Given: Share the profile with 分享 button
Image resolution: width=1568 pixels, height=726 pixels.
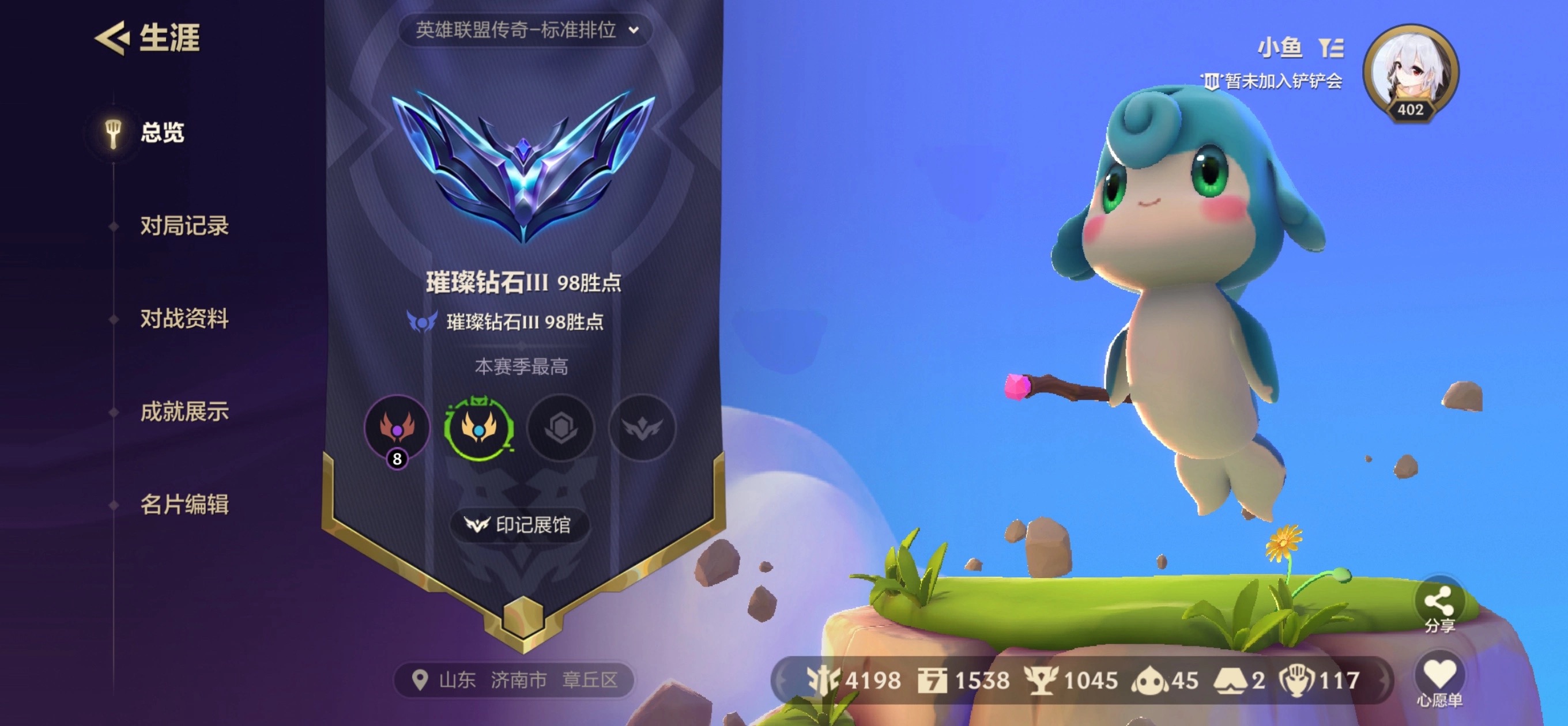Looking at the screenshot, I should pos(1439,608).
